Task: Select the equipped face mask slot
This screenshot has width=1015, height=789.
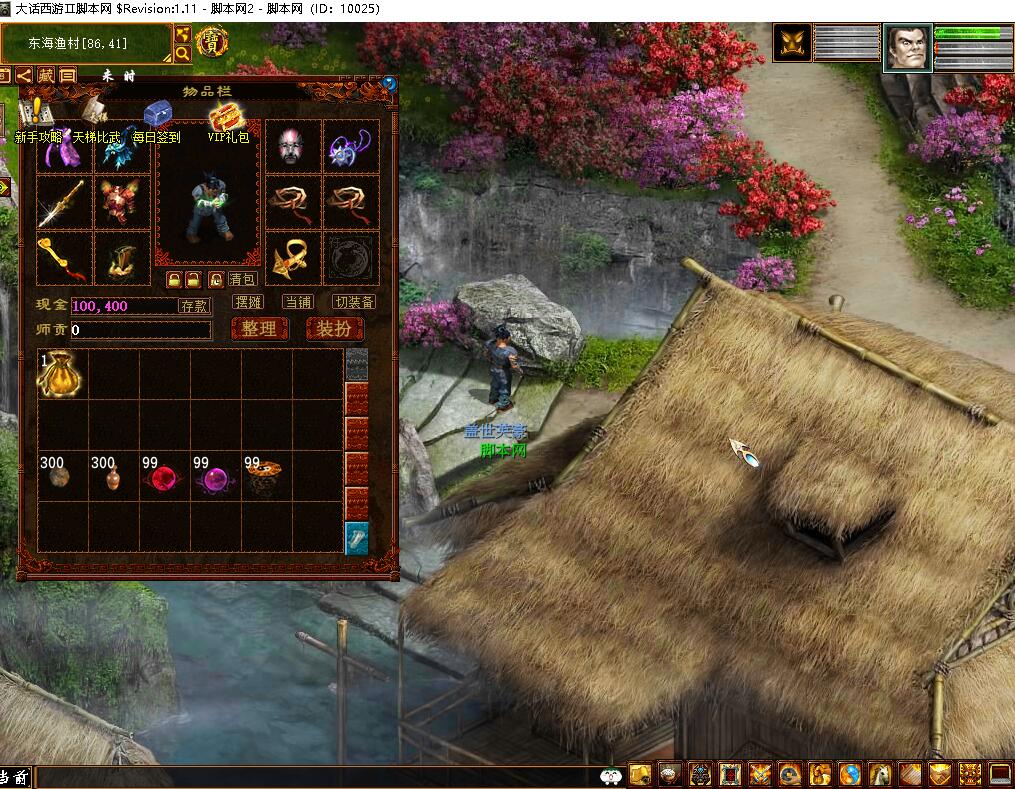Action: [293, 147]
